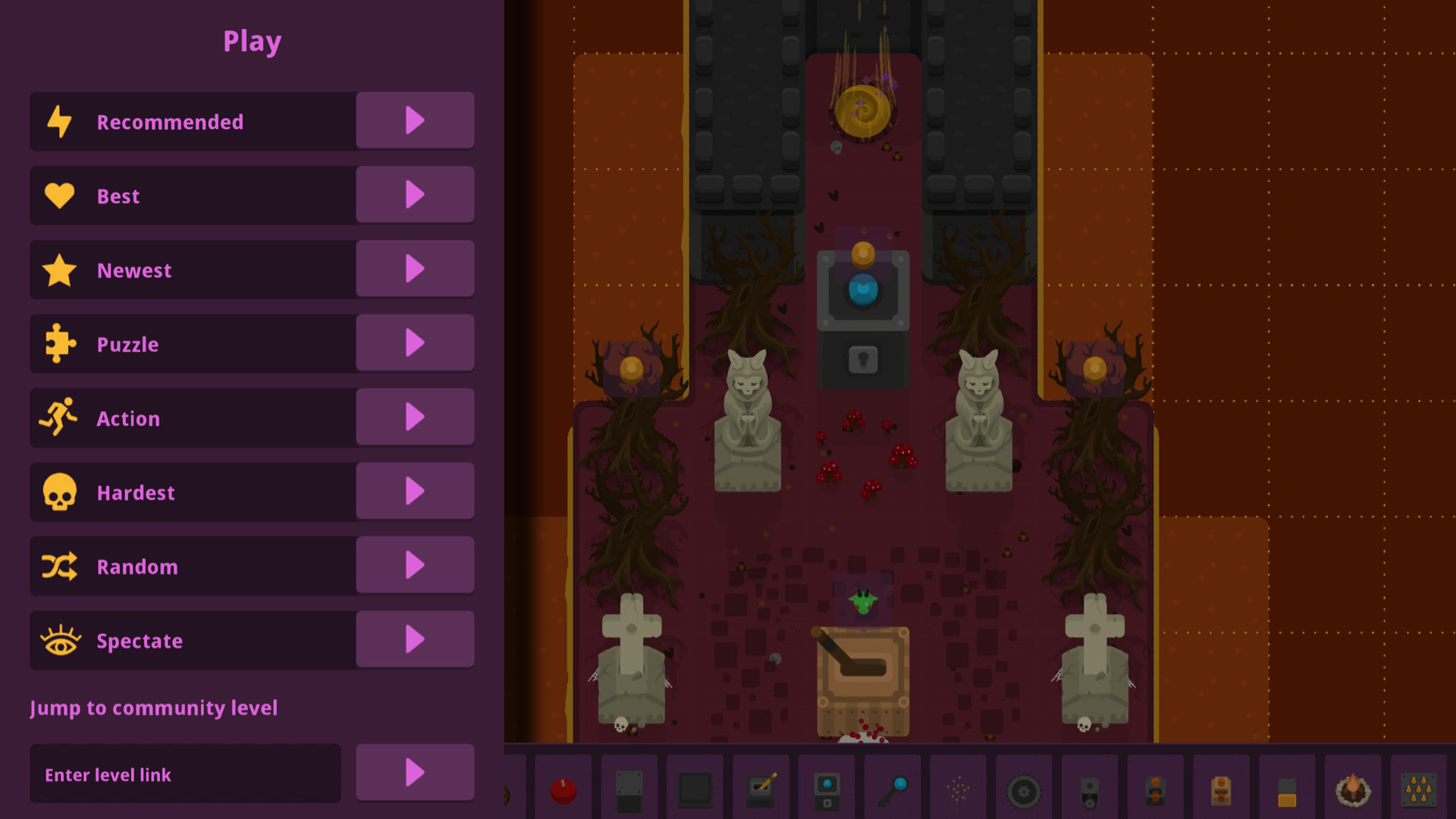Click the Enter level link field
The height and width of the screenshot is (819, 1456).
(x=185, y=773)
